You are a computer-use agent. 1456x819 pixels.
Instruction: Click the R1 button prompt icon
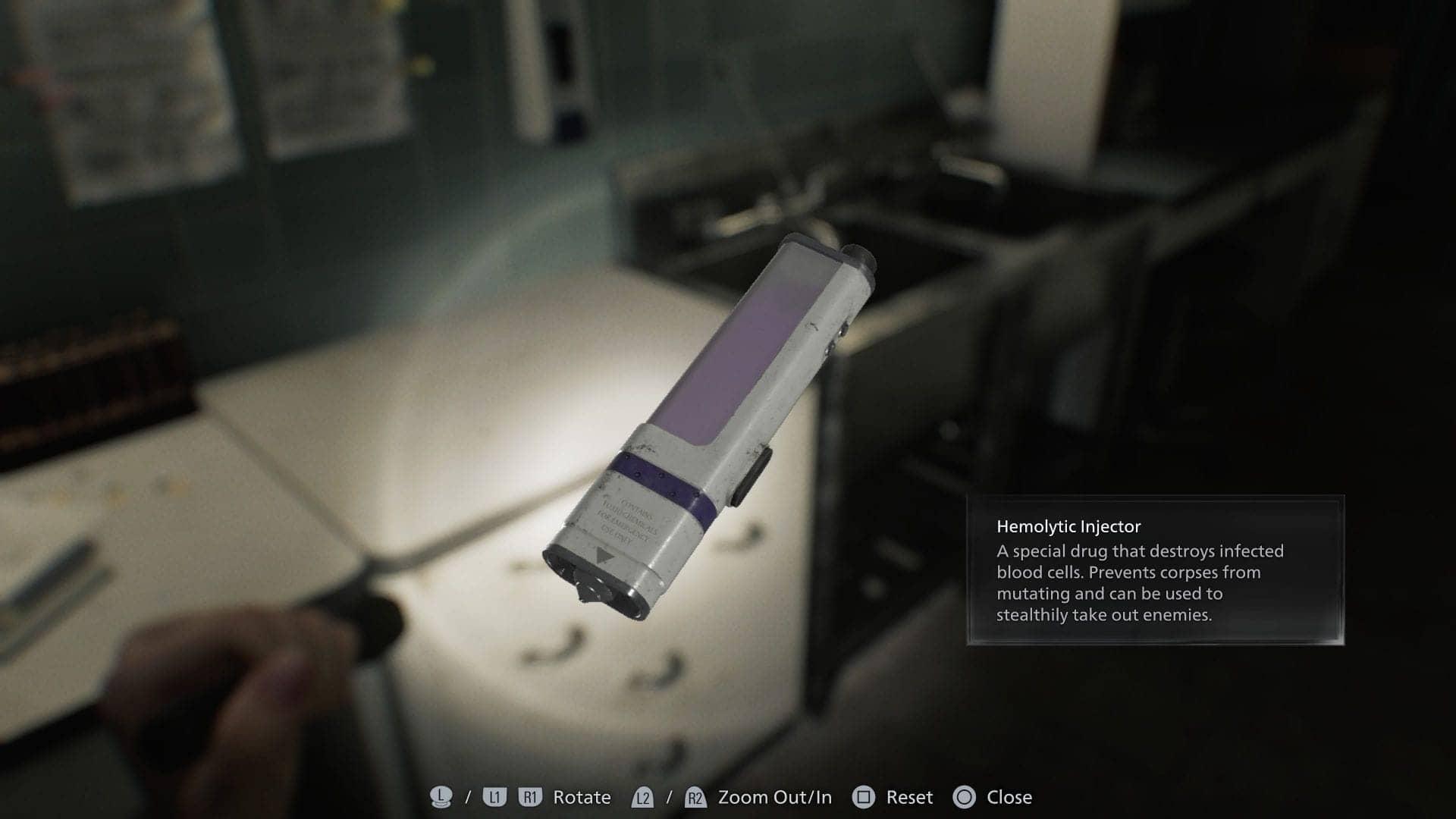[529, 797]
